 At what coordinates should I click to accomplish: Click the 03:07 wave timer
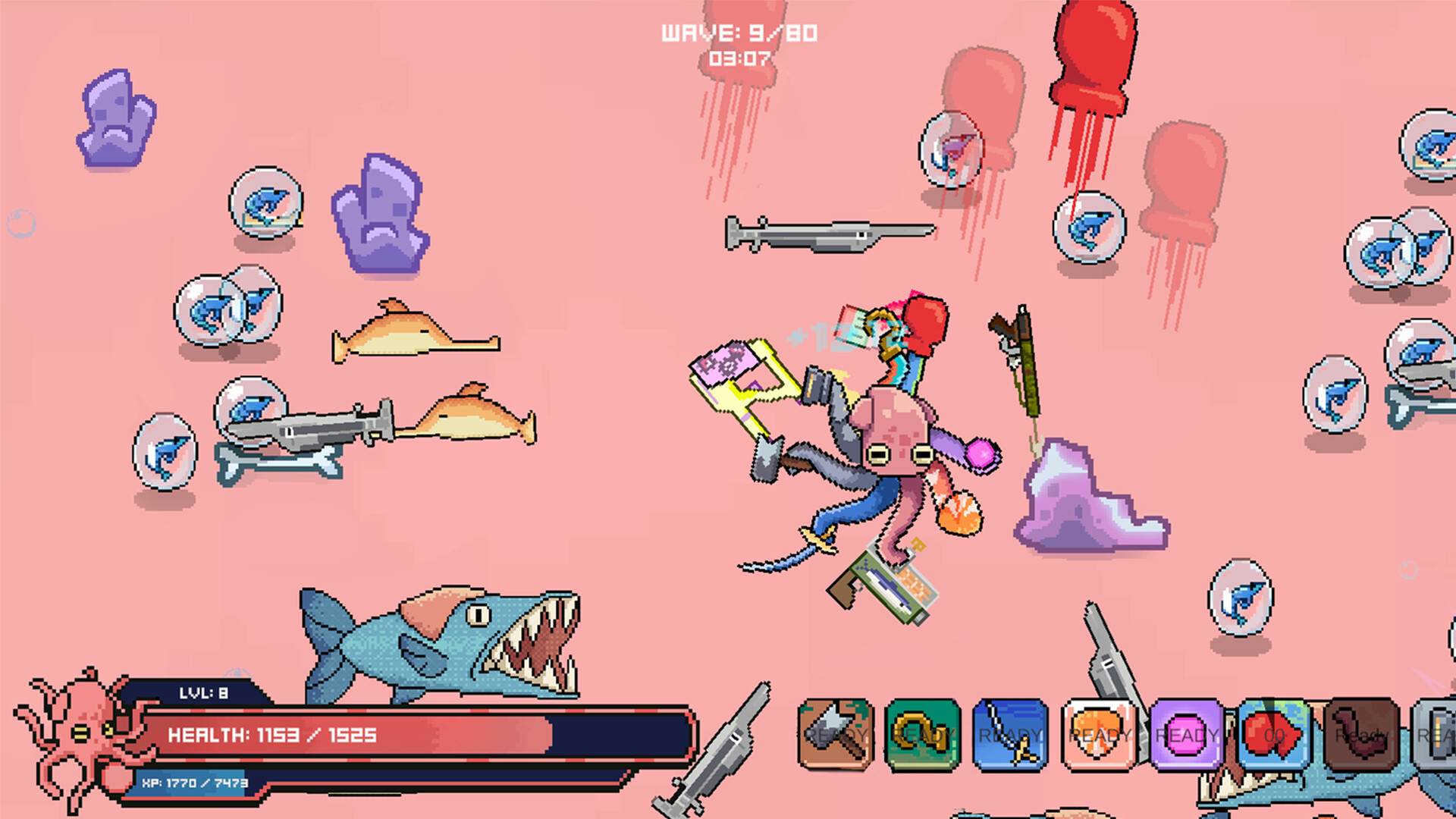click(x=739, y=57)
